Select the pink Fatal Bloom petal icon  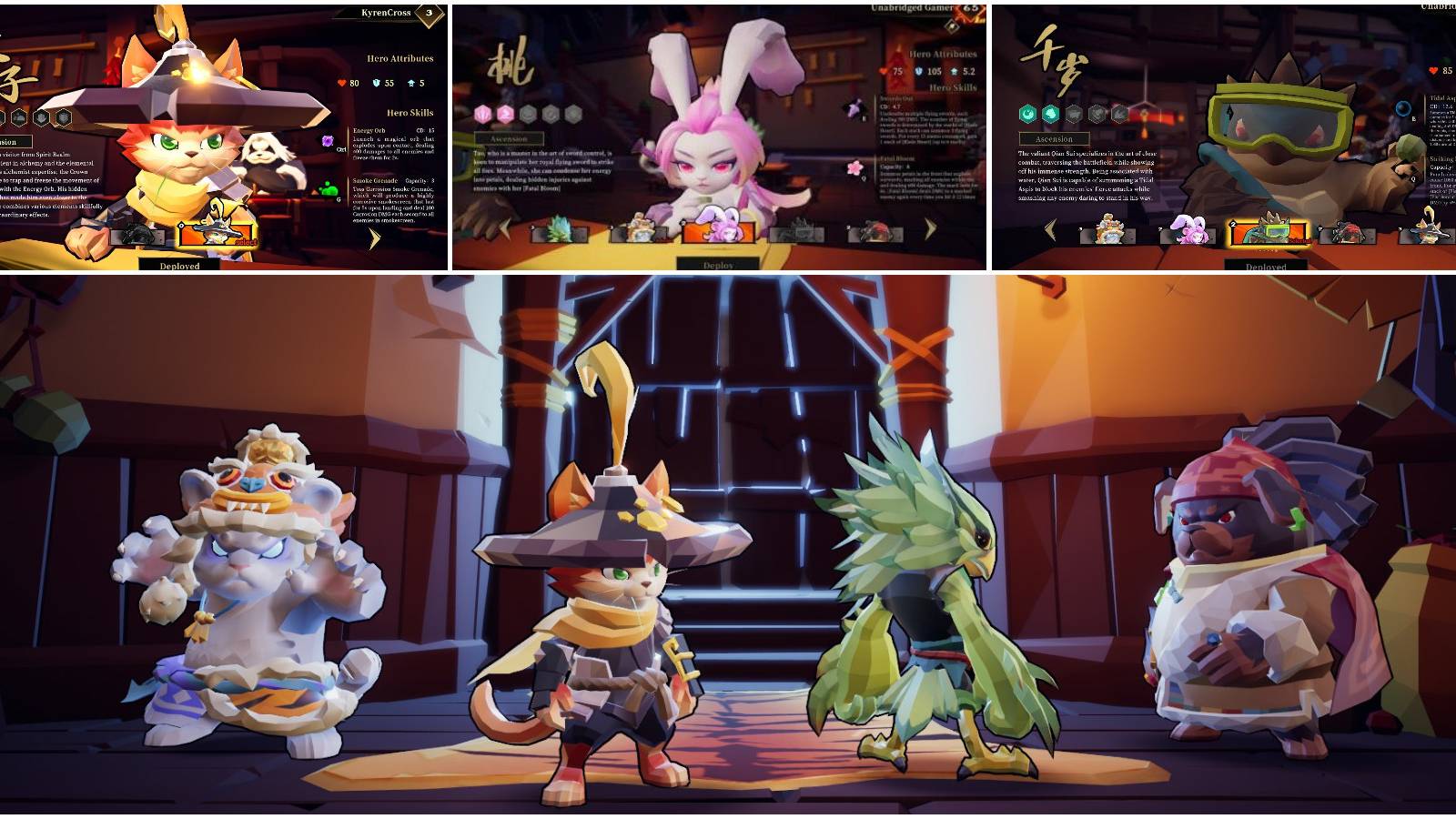[x=856, y=168]
